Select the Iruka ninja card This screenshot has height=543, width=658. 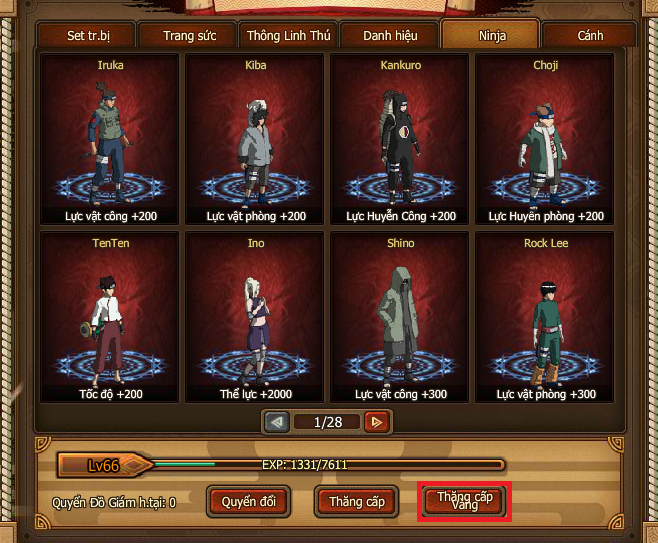[110, 139]
